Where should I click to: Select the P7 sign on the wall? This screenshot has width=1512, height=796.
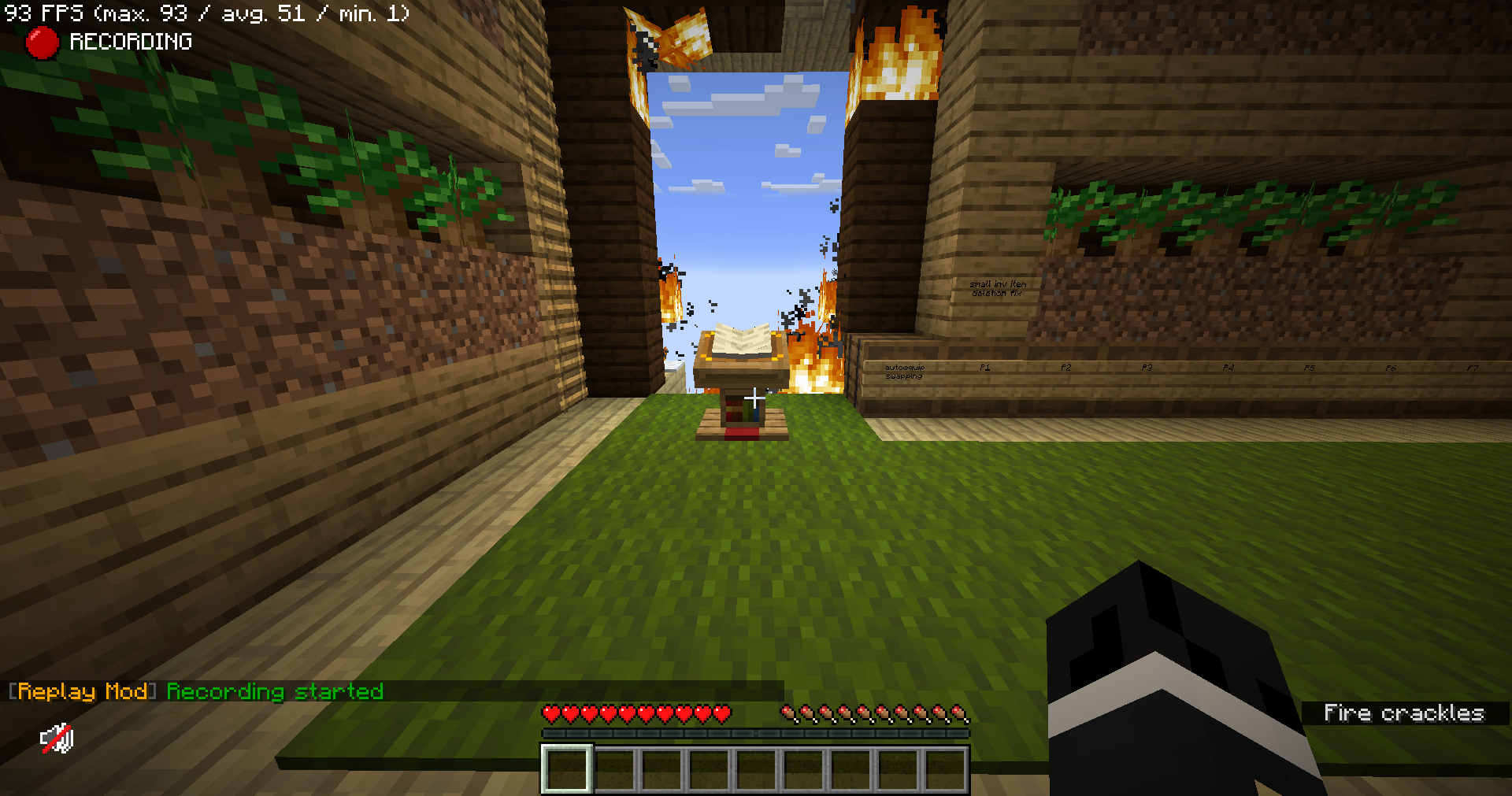(x=1473, y=367)
